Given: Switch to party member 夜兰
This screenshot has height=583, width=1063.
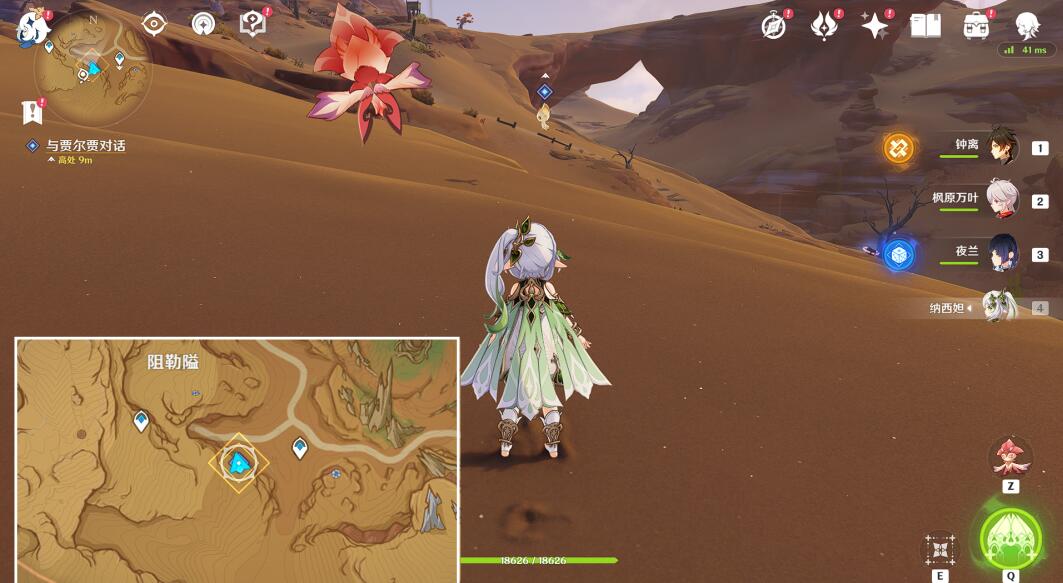Looking at the screenshot, I should point(1002,253).
